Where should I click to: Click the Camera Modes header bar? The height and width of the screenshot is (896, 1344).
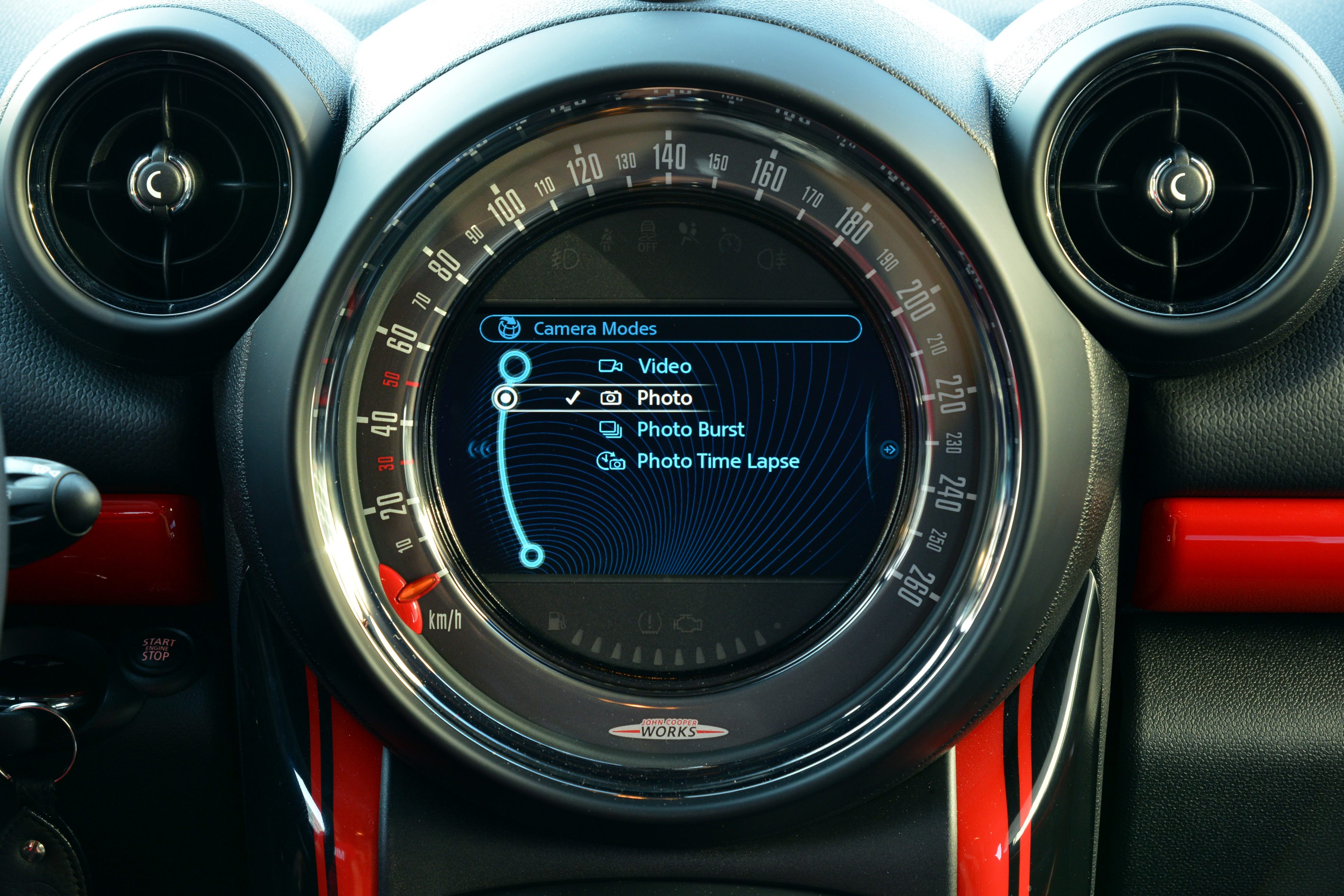670,329
